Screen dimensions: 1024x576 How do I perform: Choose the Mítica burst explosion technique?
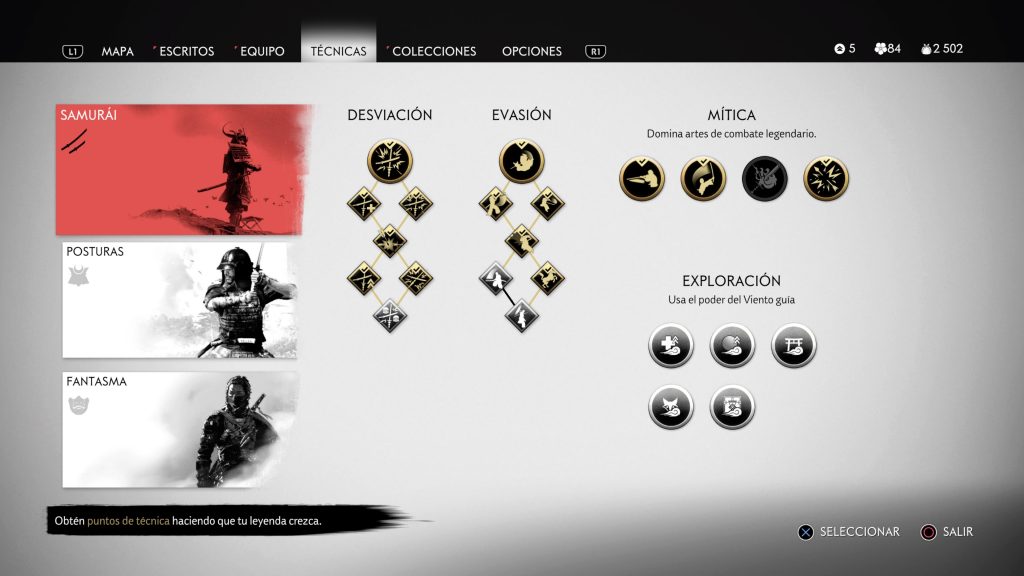pos(826,178)
